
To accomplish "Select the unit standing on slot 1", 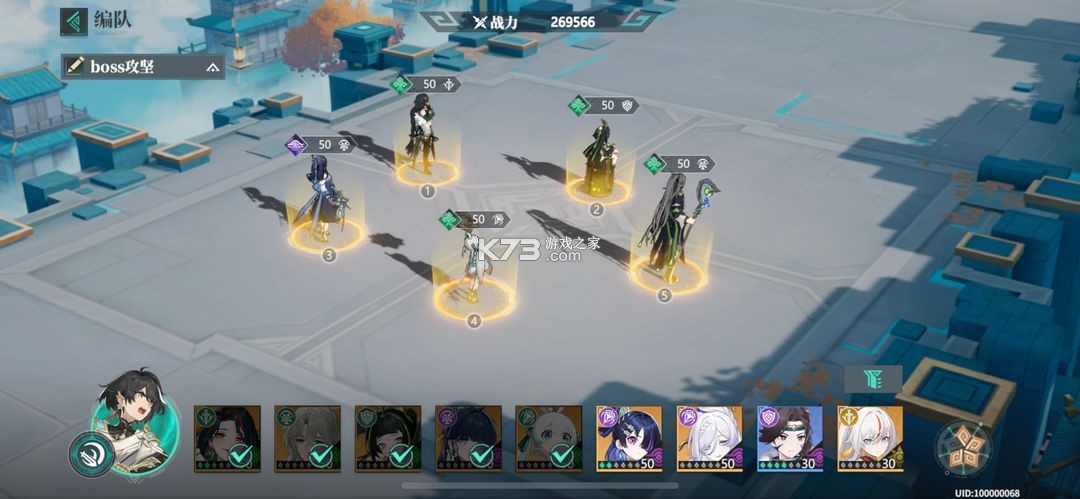I will pos(426,142).
